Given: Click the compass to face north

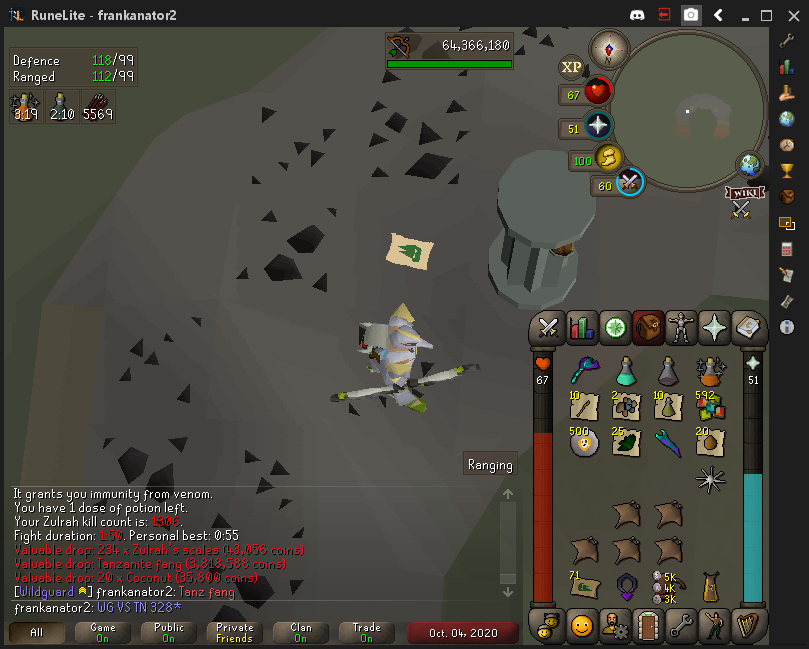Looking at the screenshot, I should [x=608, y=48].
